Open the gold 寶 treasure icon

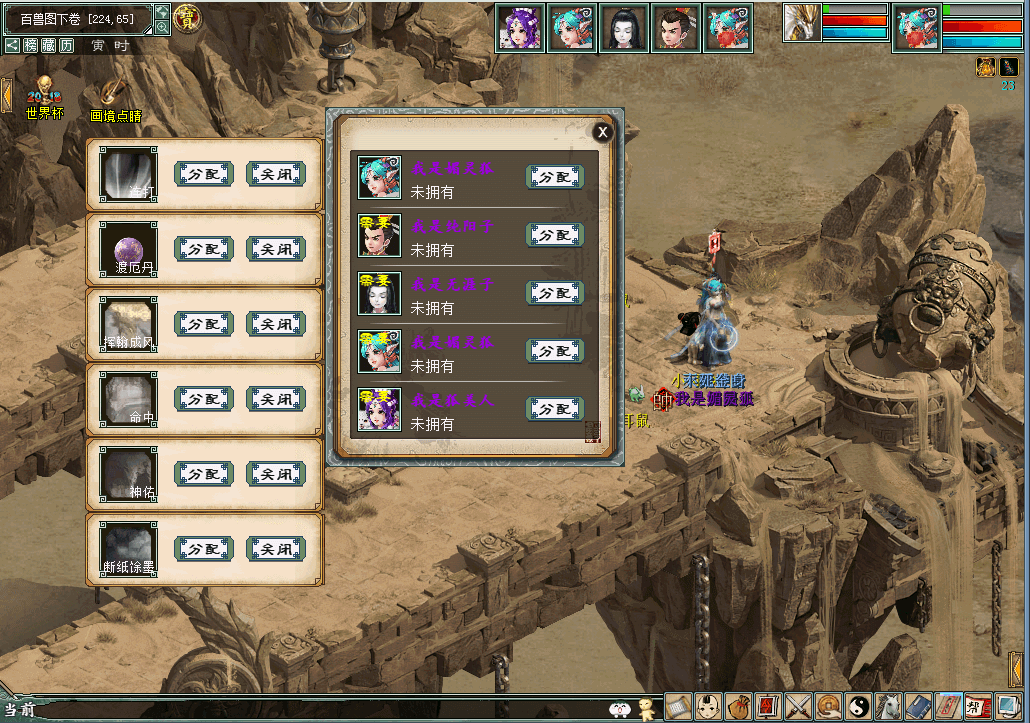click(x=186, y=17)
